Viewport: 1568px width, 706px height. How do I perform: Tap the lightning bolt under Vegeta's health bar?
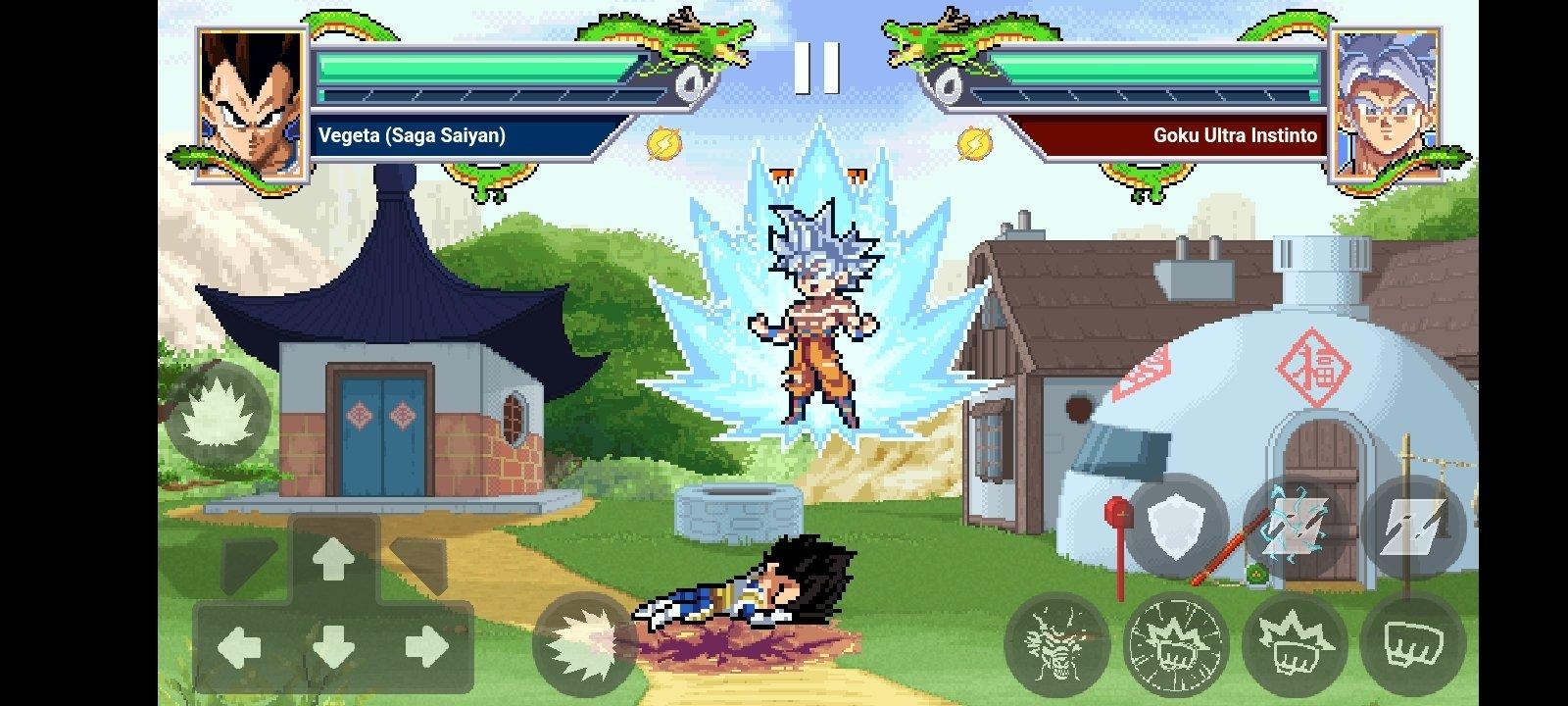point(665,143)
